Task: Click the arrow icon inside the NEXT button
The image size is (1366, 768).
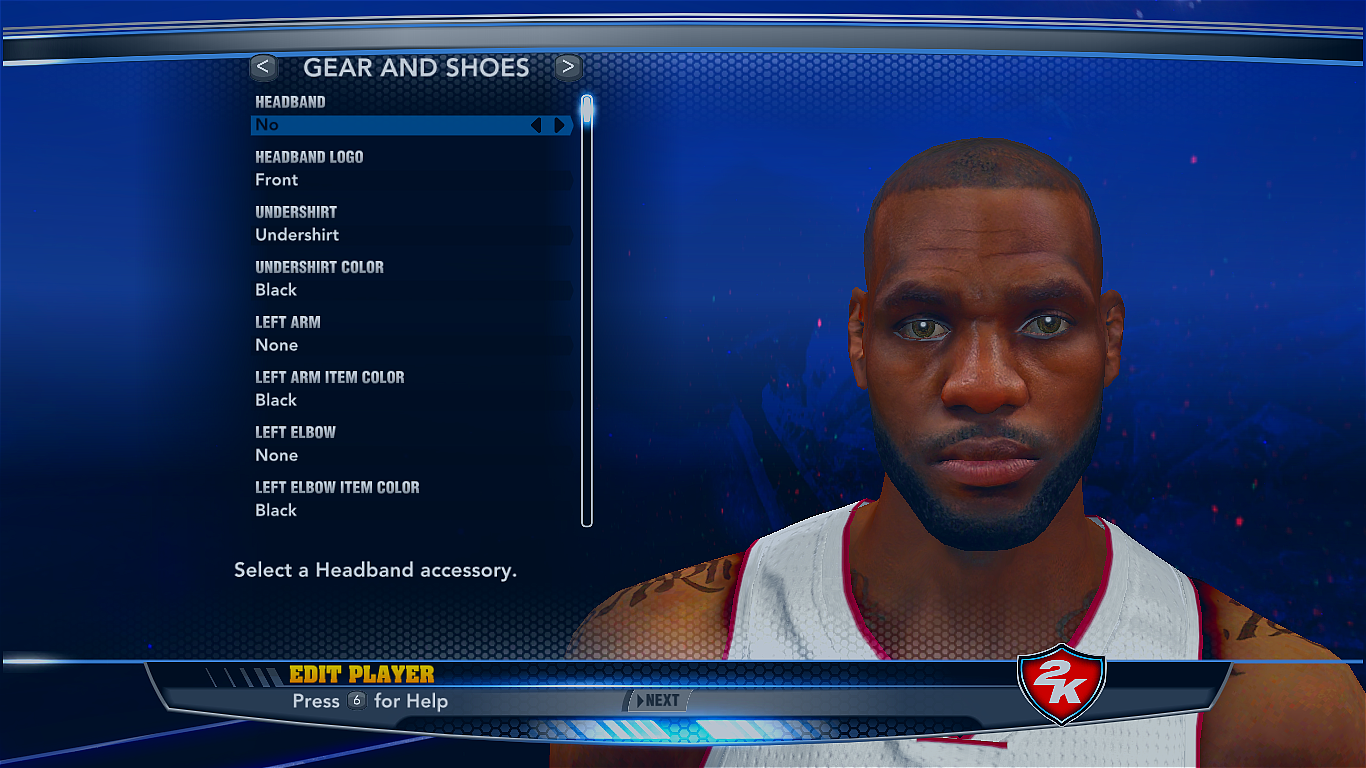Action: coord(641,701)
